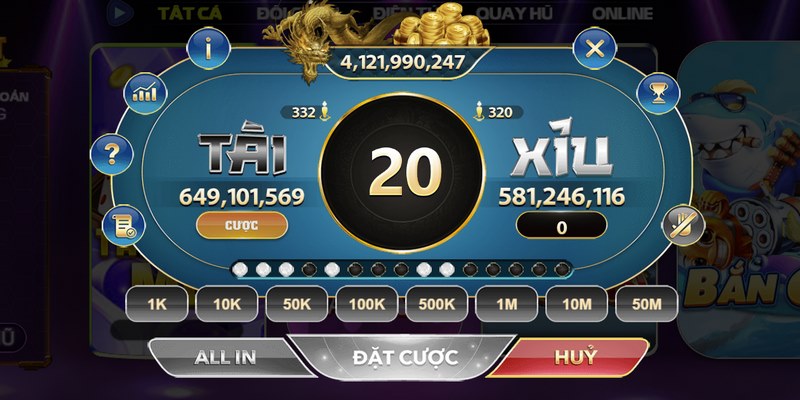Show the bar chart statistics
The image size is (800, 400).
(x=146, y=93)
